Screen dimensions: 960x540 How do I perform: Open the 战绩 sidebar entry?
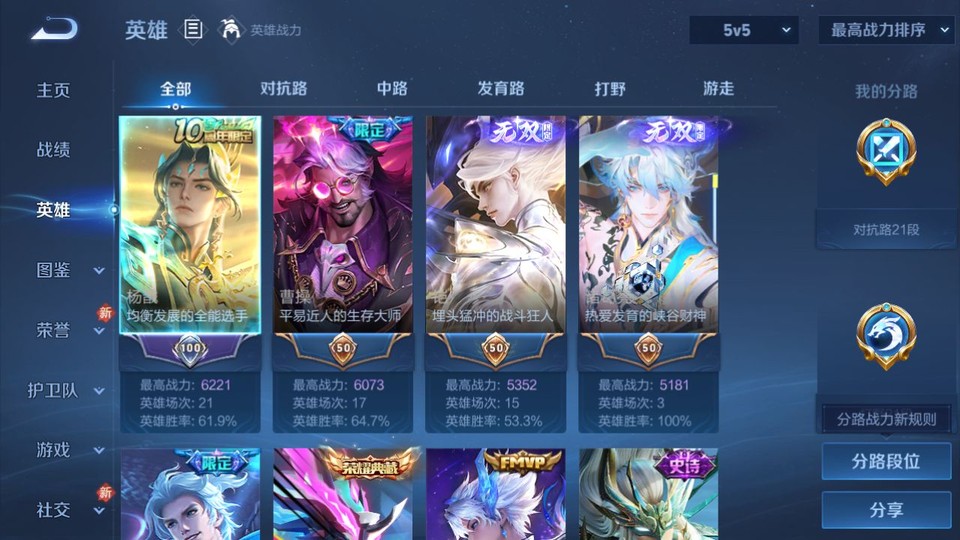[54, 150]
